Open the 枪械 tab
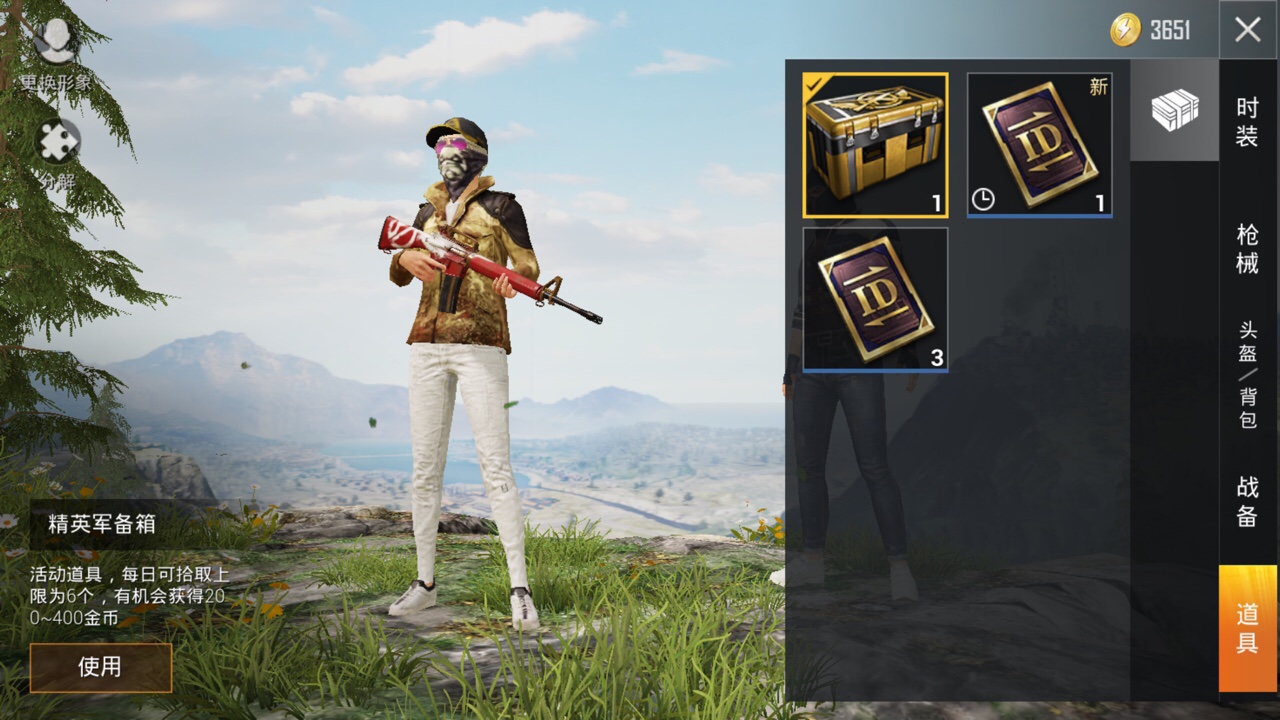Viewport: 1280px width, 720px height. (x=1247, y=249)
